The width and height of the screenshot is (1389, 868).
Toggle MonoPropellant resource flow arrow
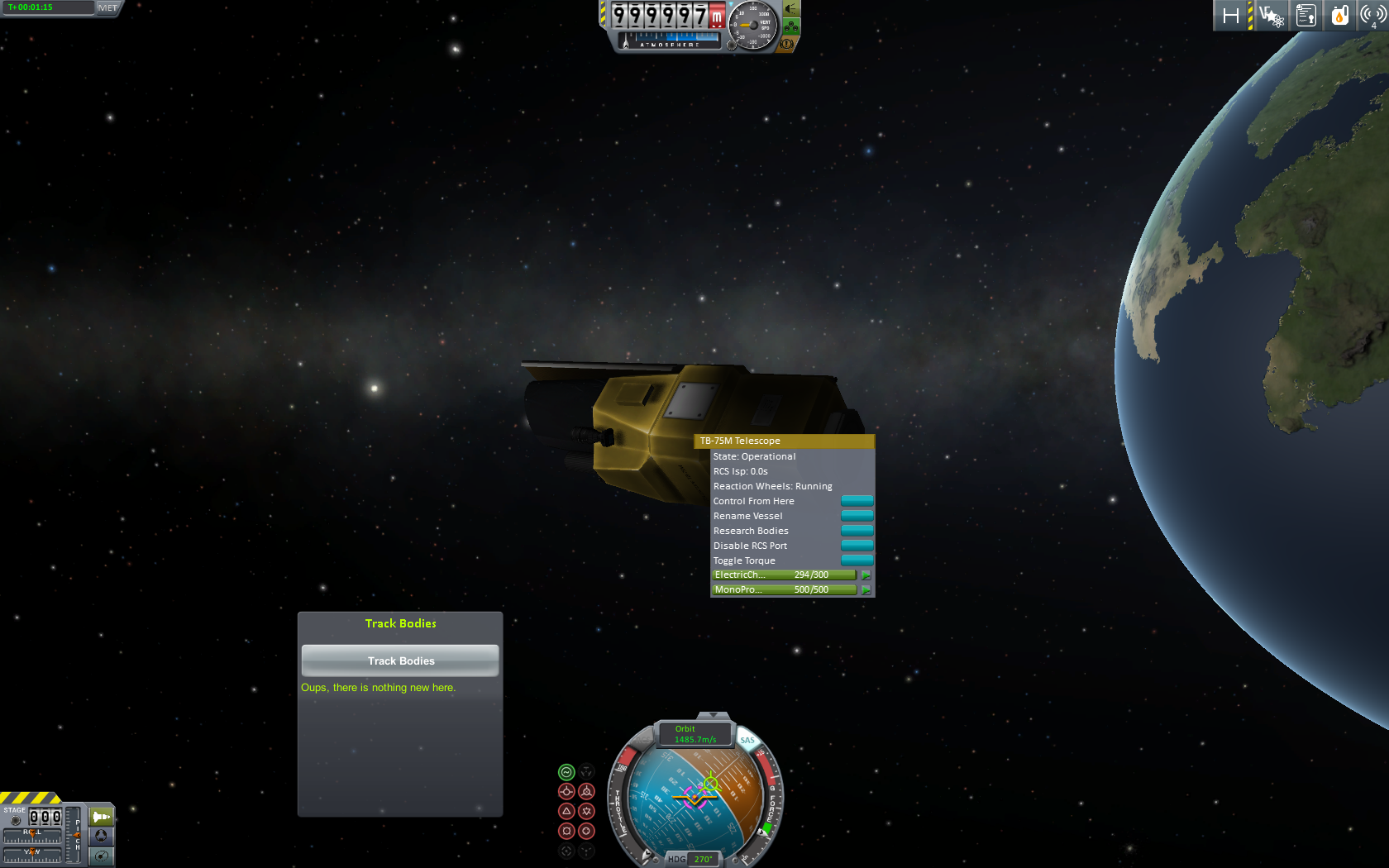866,590
